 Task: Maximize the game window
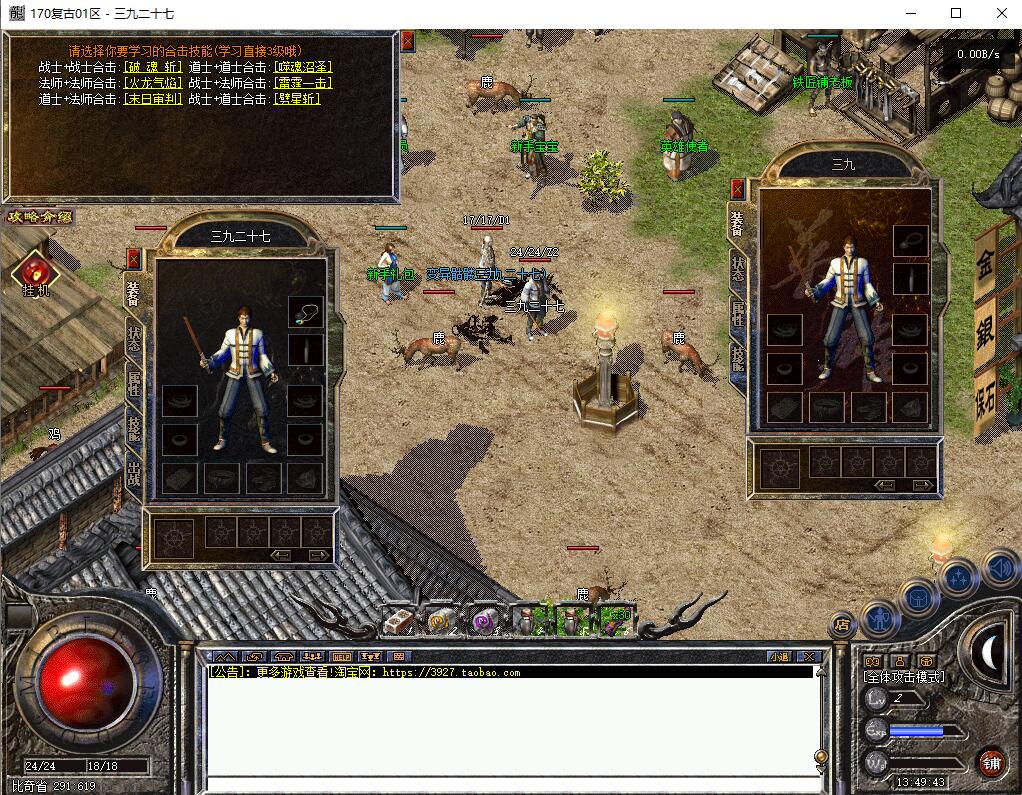pos(955,14)
